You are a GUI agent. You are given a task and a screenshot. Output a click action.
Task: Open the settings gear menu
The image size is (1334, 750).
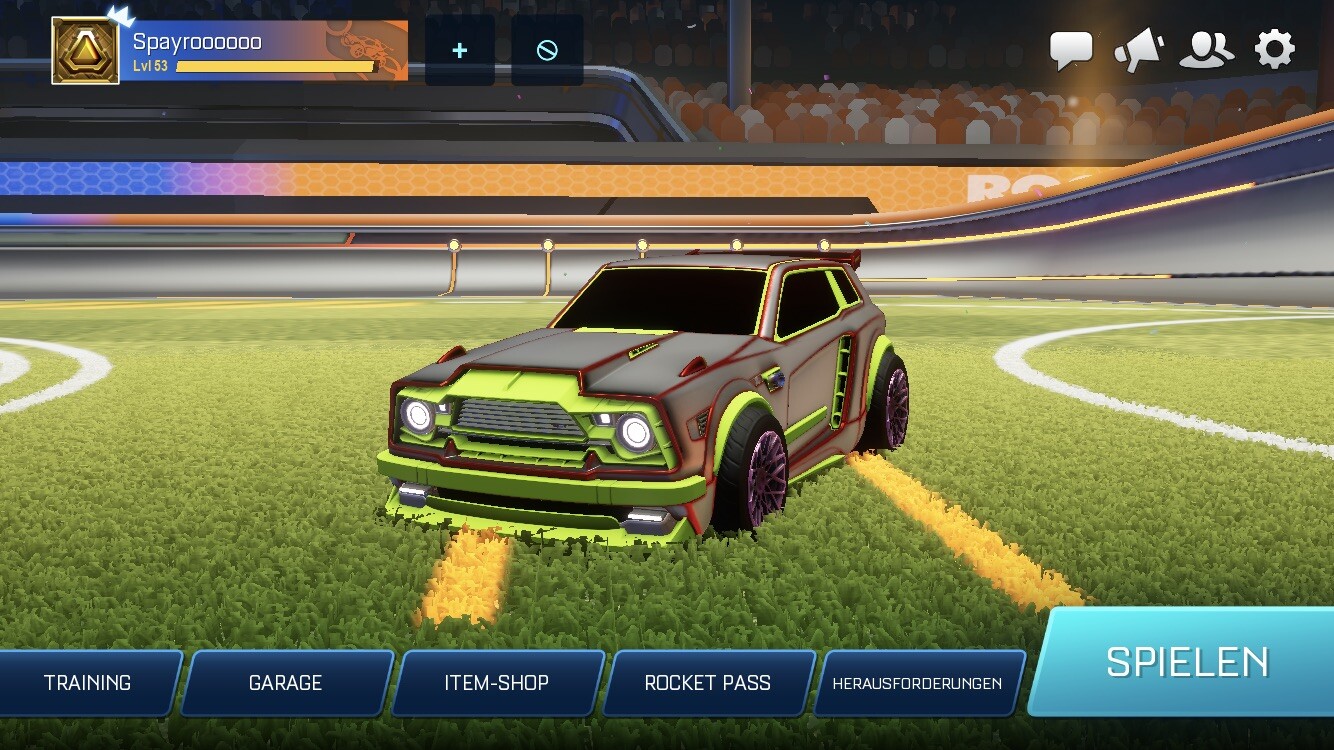(x=1273, y=47)
